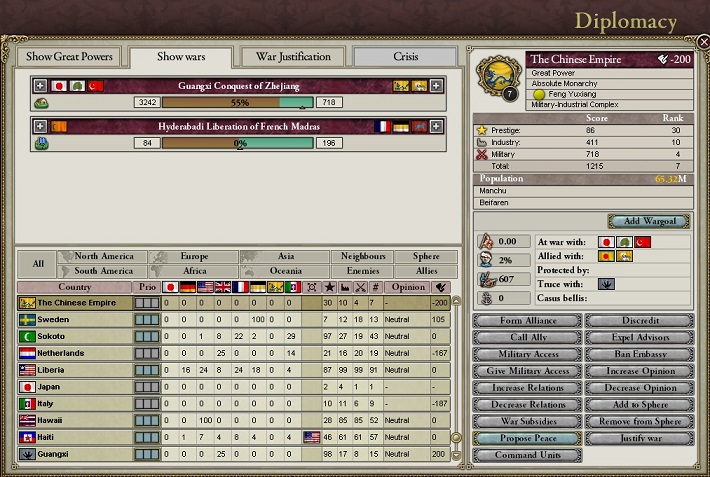710x477 pixels.
Task: Choose Add to Sphere action
Action: coord(639,405)
